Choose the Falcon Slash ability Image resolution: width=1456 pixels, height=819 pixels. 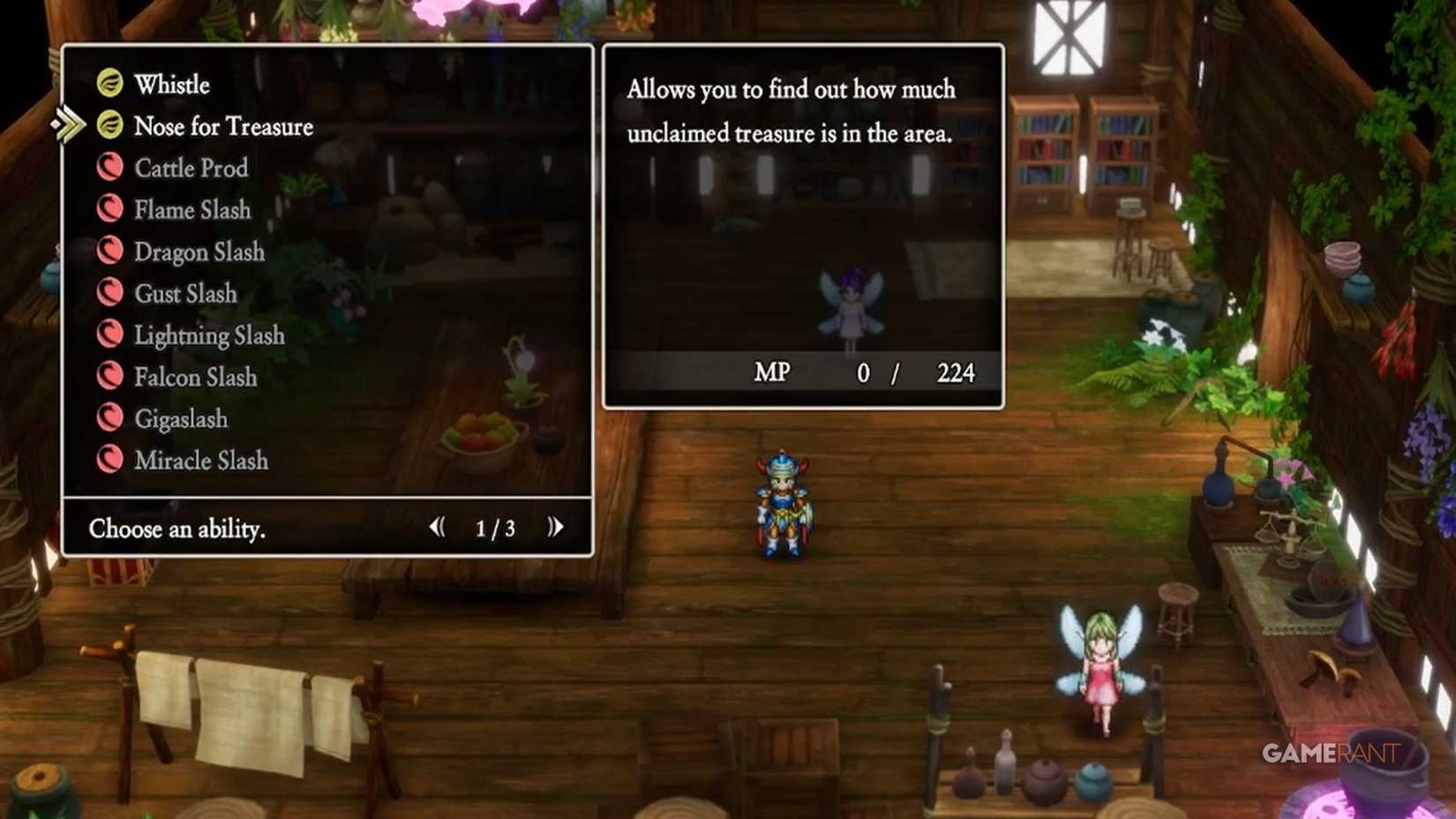(110, 377)
